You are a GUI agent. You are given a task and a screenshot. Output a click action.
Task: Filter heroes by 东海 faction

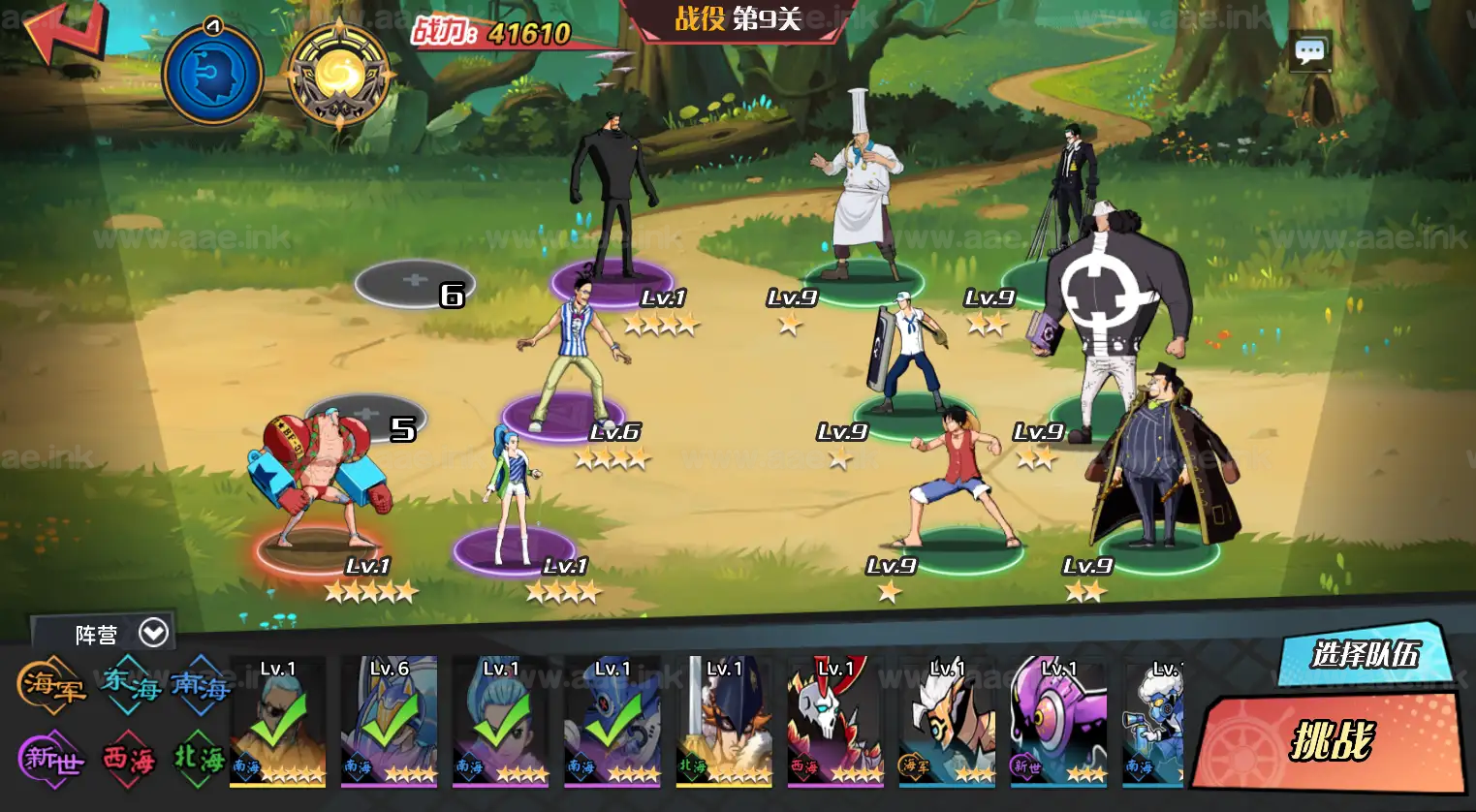[131, 685]
